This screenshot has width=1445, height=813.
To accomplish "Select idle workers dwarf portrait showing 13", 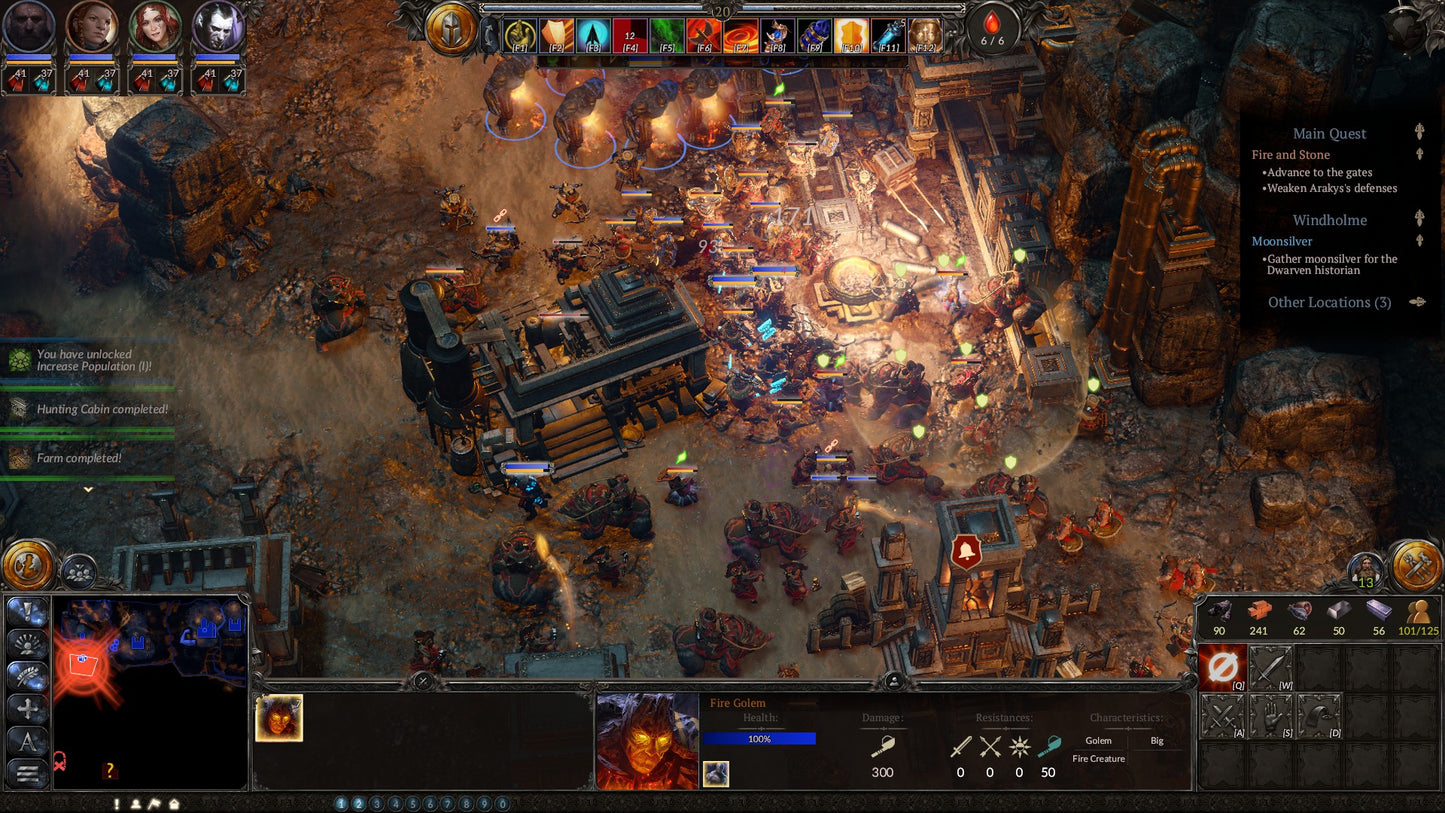I will coord(1365,569).
